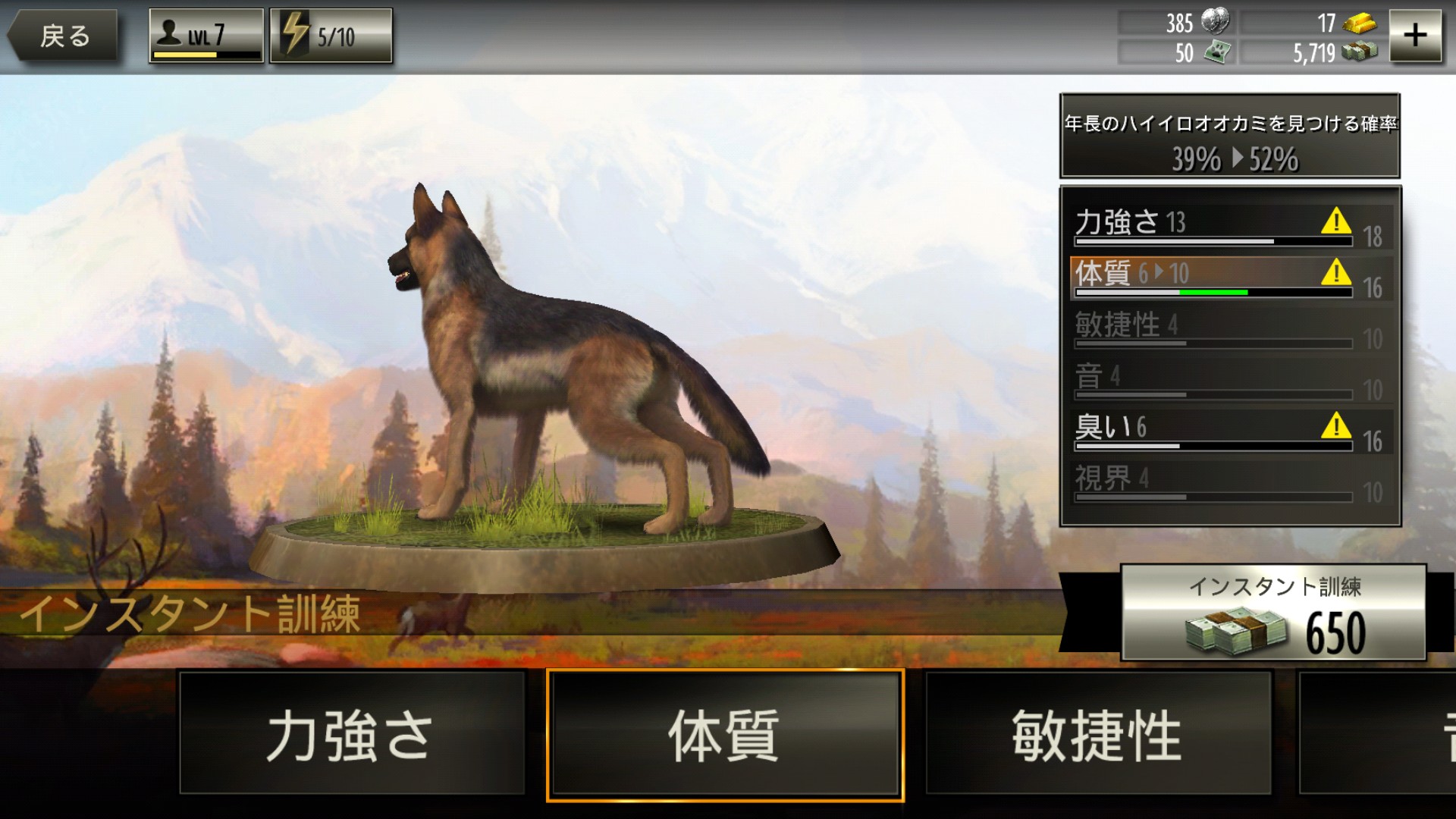Tap the lightning energy 5/10 indicator

coord(331,35)
